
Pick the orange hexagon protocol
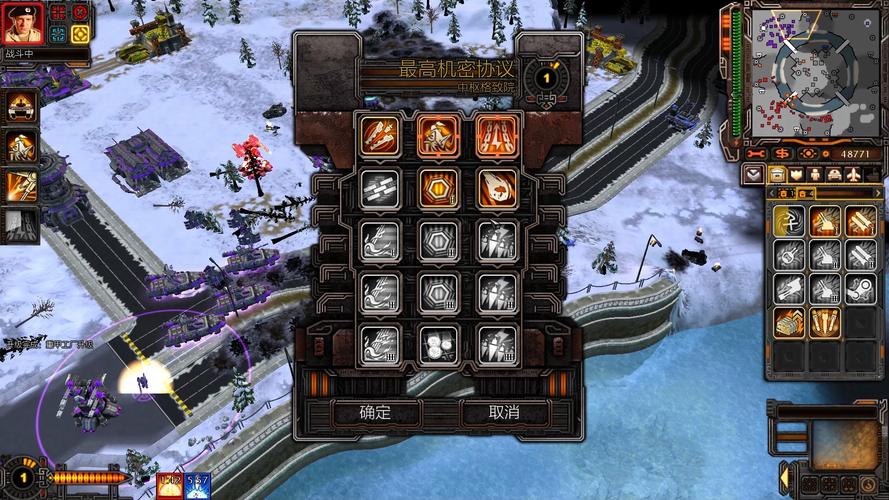(x=438, y=188)
